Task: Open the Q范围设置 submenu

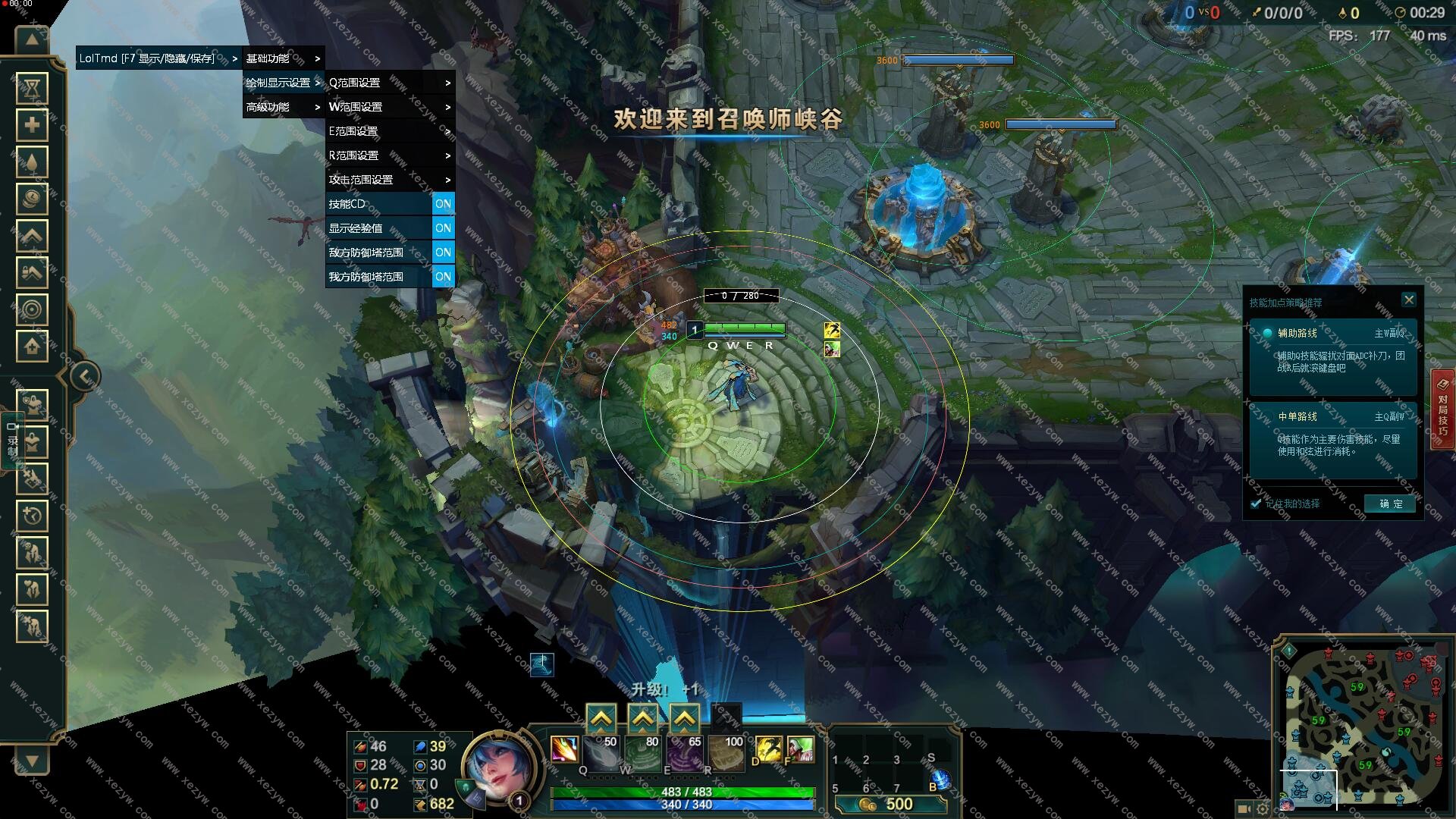Action: [389, 83]
